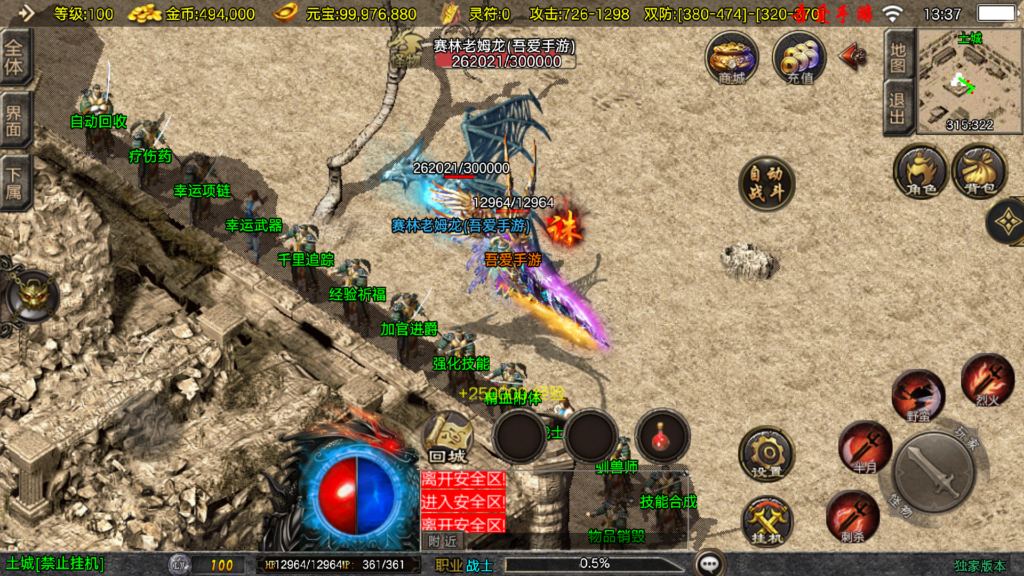
Task: Open the 设置 settings gear
Action: pyautogui.click(x=766, y=455)
